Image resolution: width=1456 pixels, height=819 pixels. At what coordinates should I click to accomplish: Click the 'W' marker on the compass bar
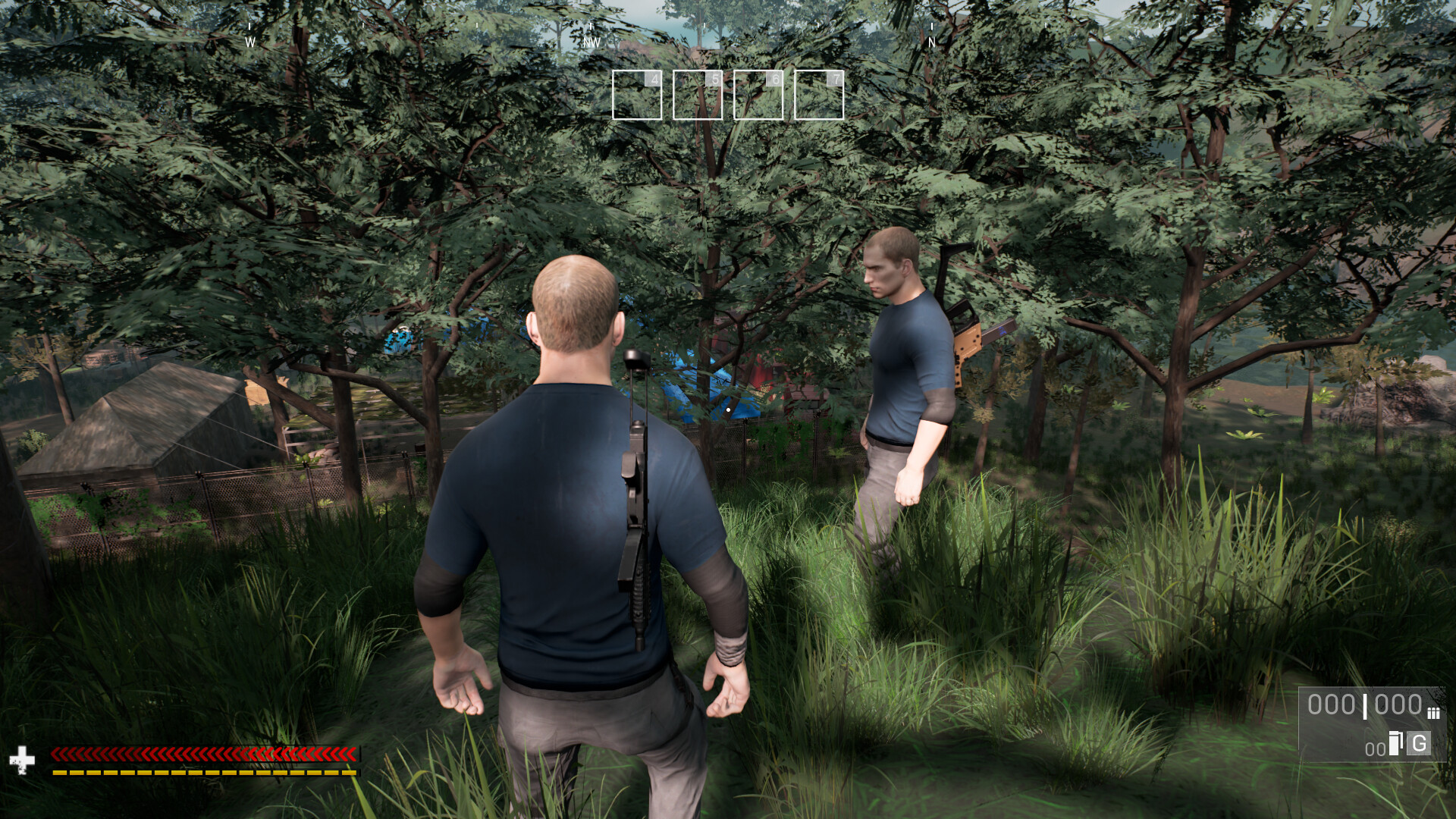tap(249, 42)
